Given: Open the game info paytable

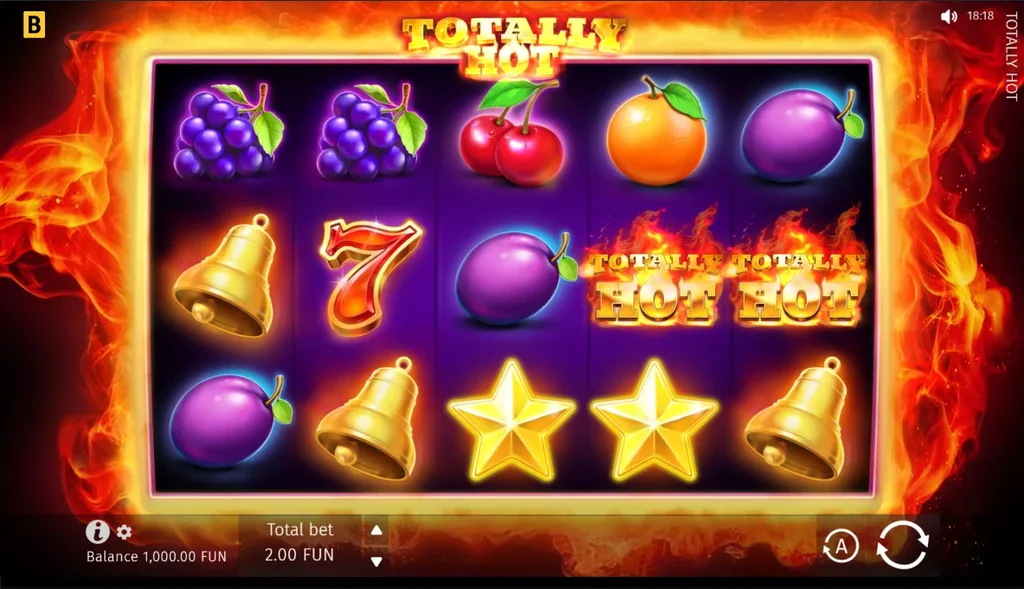Looking at the screenshot, I should (x=97, y=532).
